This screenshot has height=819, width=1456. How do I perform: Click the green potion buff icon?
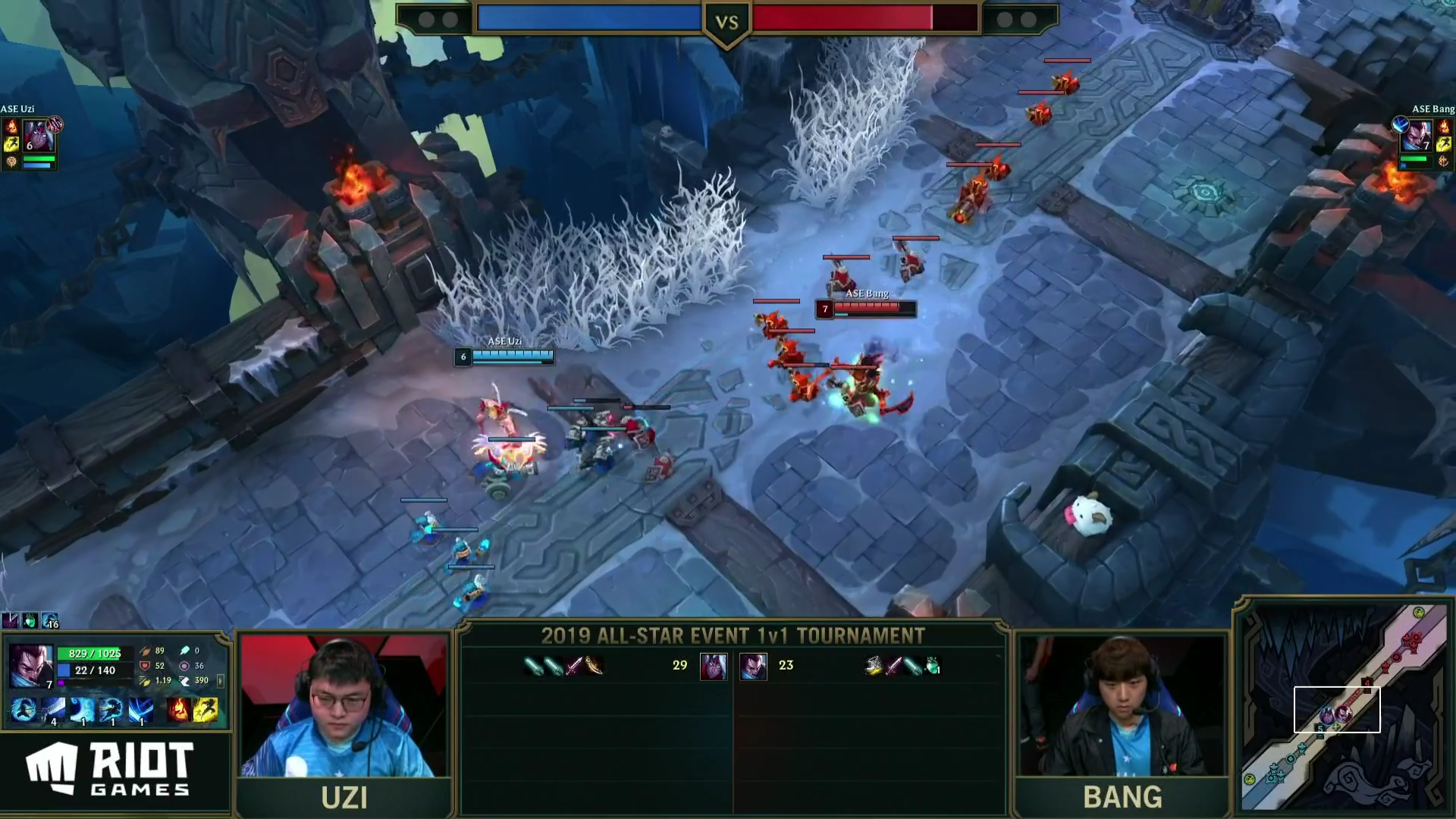click(x=30, y=621)
